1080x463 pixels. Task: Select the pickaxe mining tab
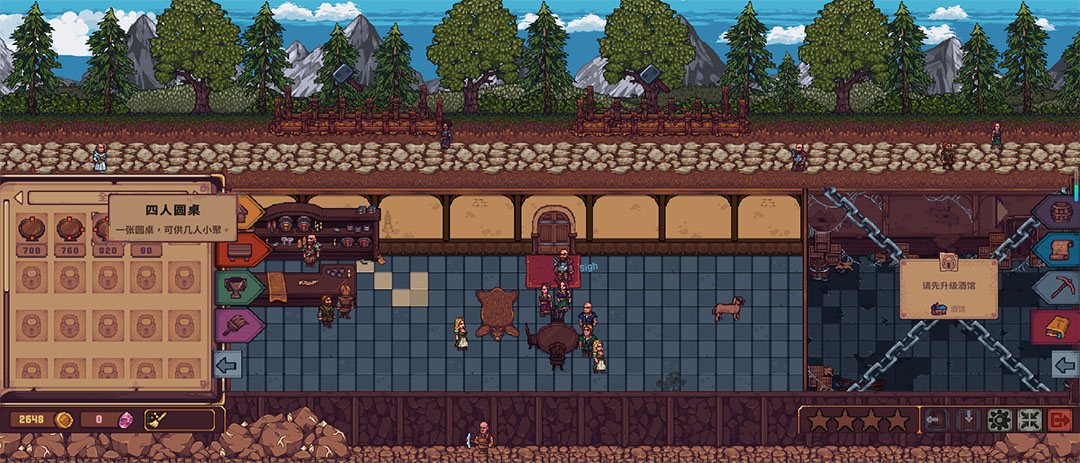(1059, 288)
